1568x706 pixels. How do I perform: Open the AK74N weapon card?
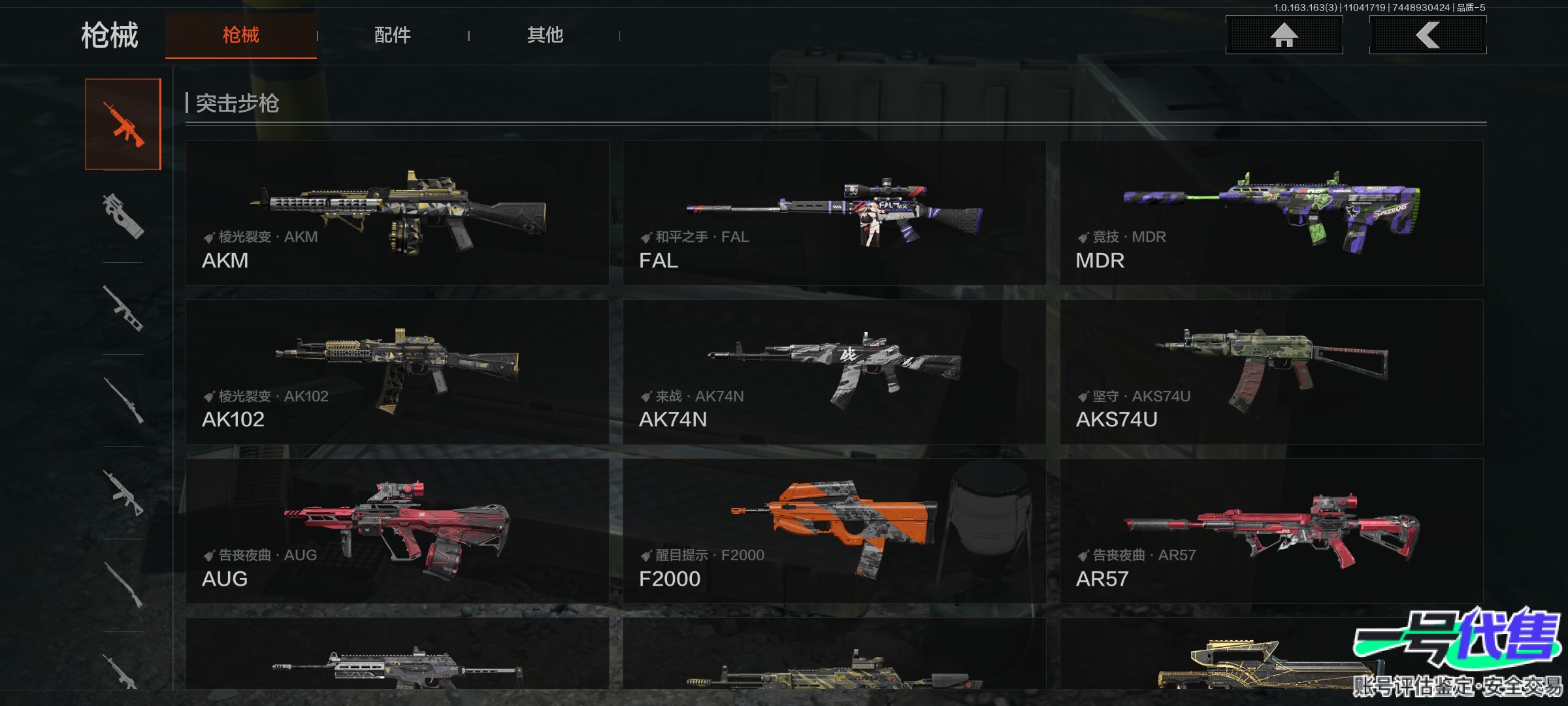coord(834,372)
